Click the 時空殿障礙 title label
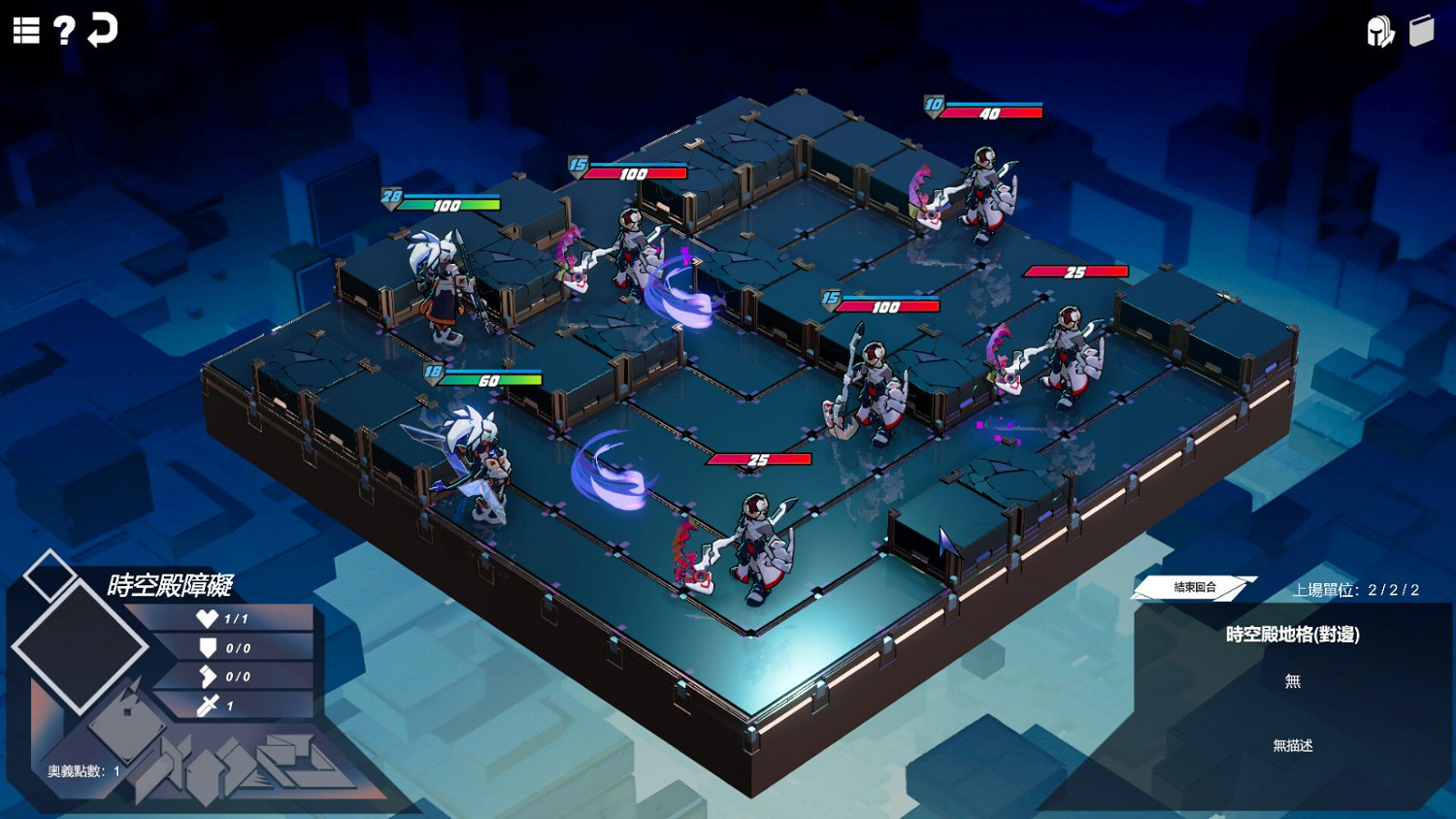1456x819 pixels. pos(172,586)
